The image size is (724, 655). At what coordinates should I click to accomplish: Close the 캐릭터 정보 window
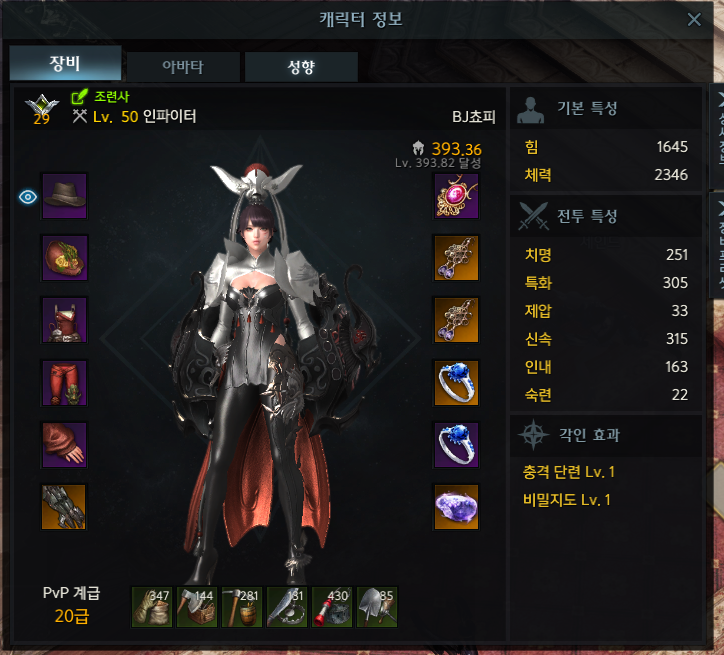694,19
